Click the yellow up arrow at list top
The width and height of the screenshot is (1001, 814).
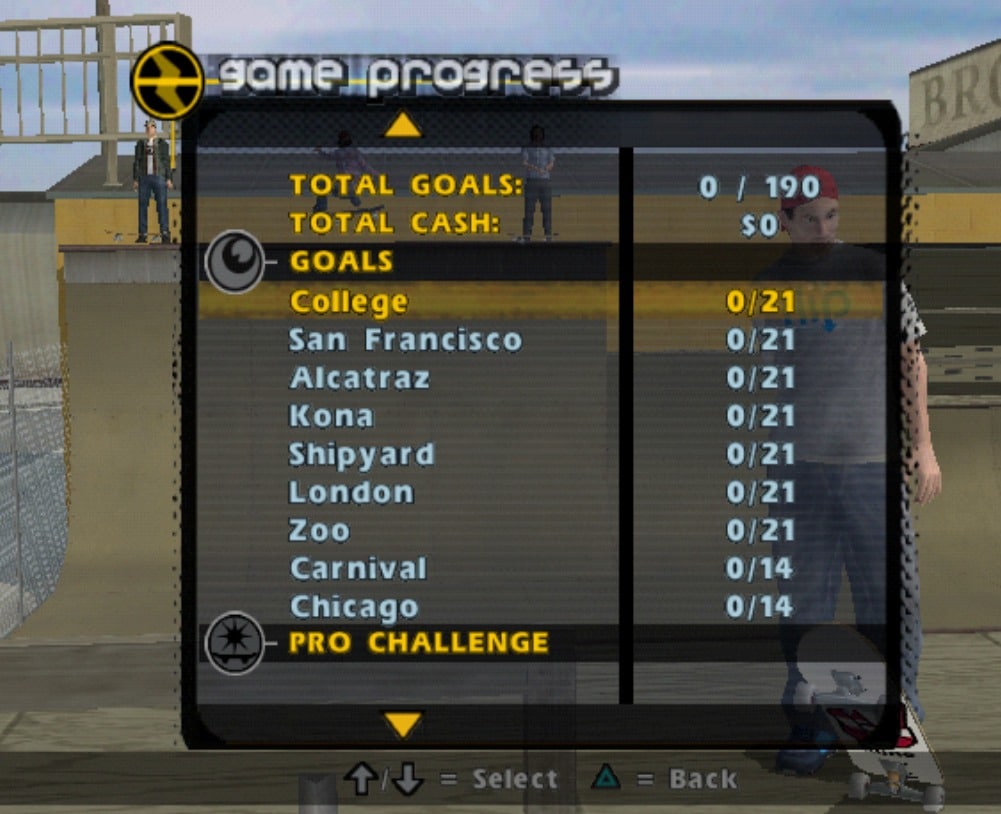[x=403, y=124]
